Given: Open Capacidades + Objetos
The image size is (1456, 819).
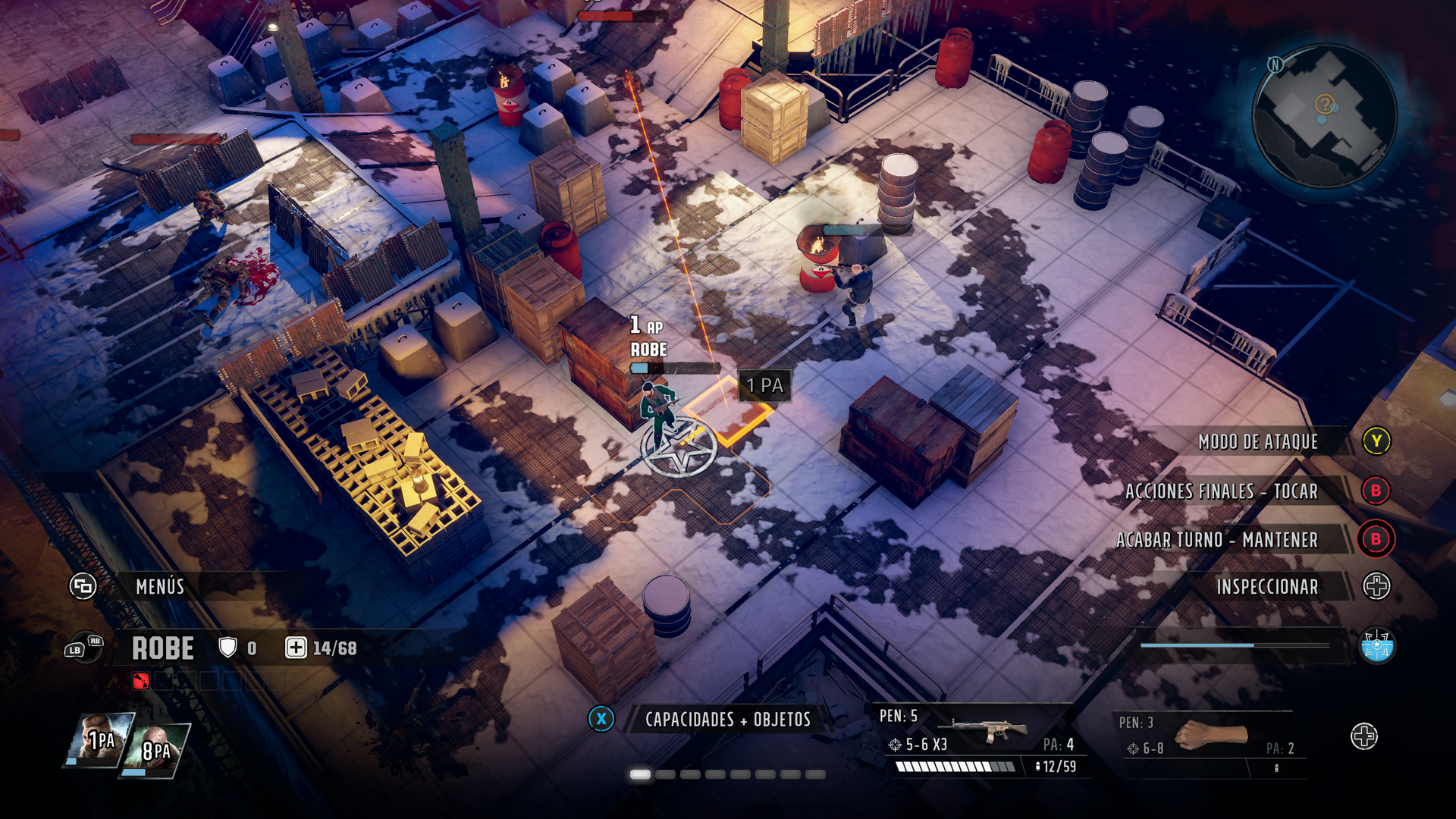Looking at the screenshot, I should (727, 720).
